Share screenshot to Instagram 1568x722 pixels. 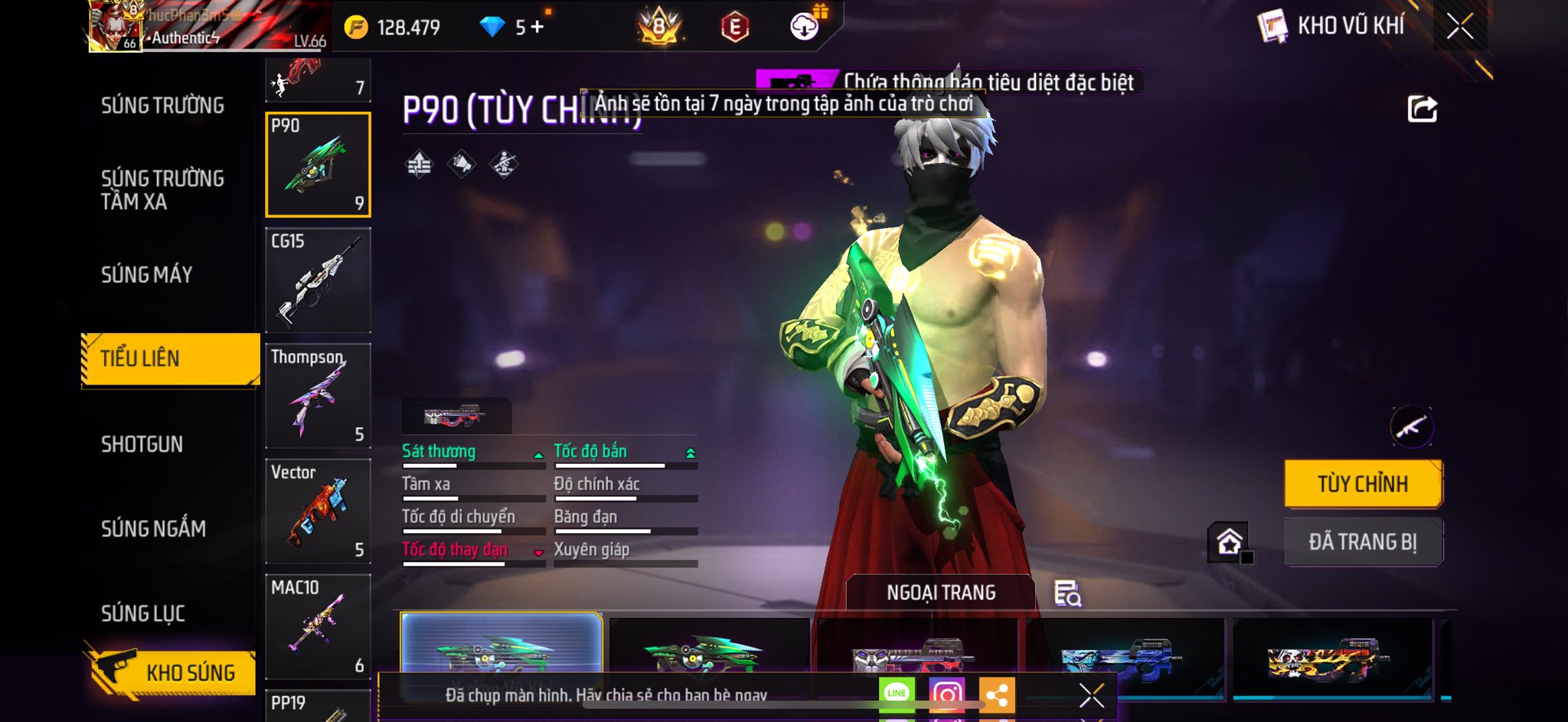(947, 694)
